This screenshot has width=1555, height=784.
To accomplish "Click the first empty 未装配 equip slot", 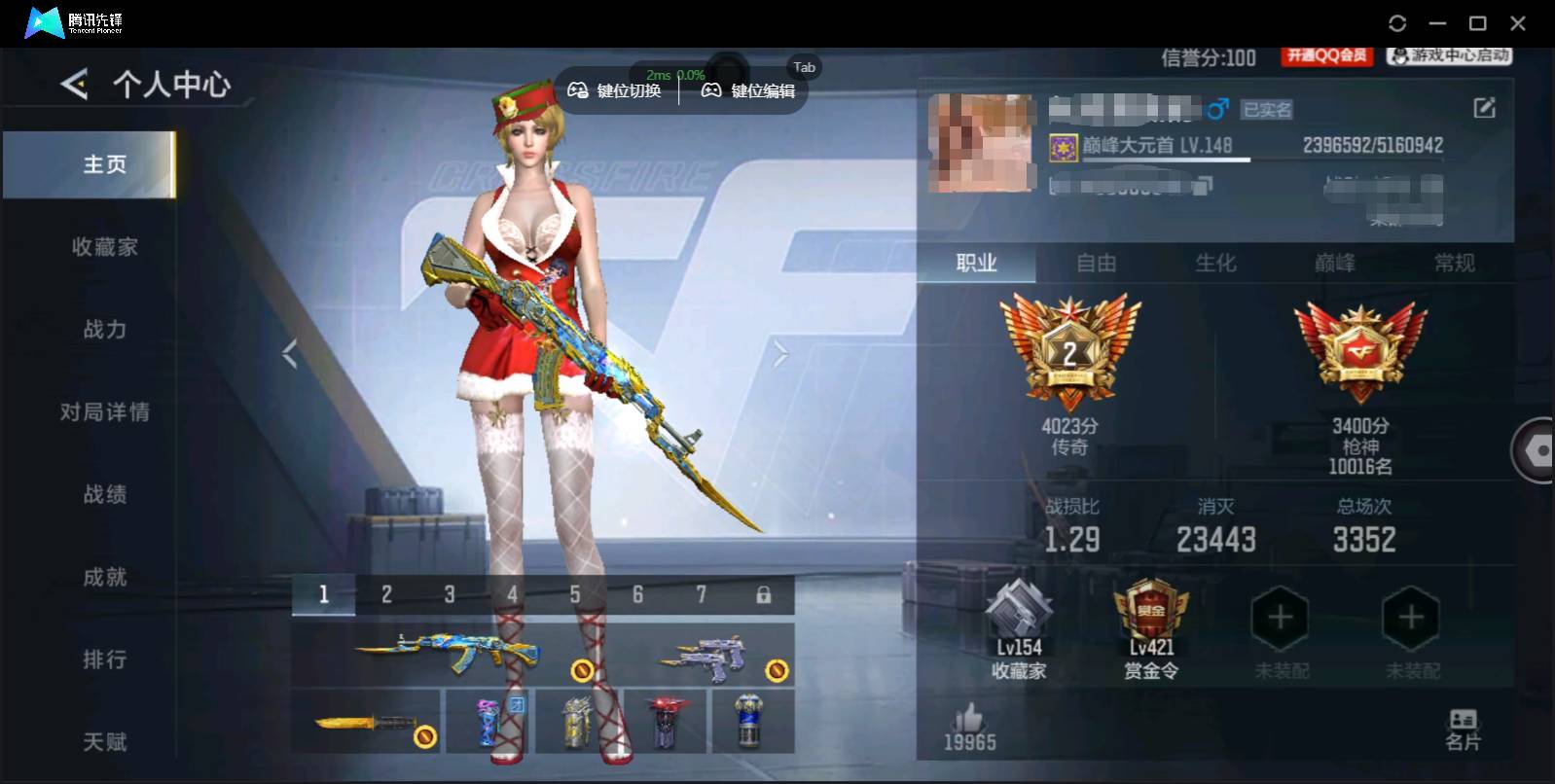I will click(1280, 618).
